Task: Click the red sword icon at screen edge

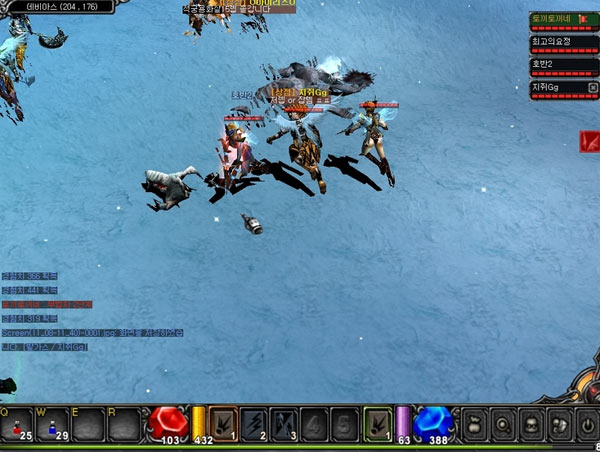Action: tap(590, 142)
